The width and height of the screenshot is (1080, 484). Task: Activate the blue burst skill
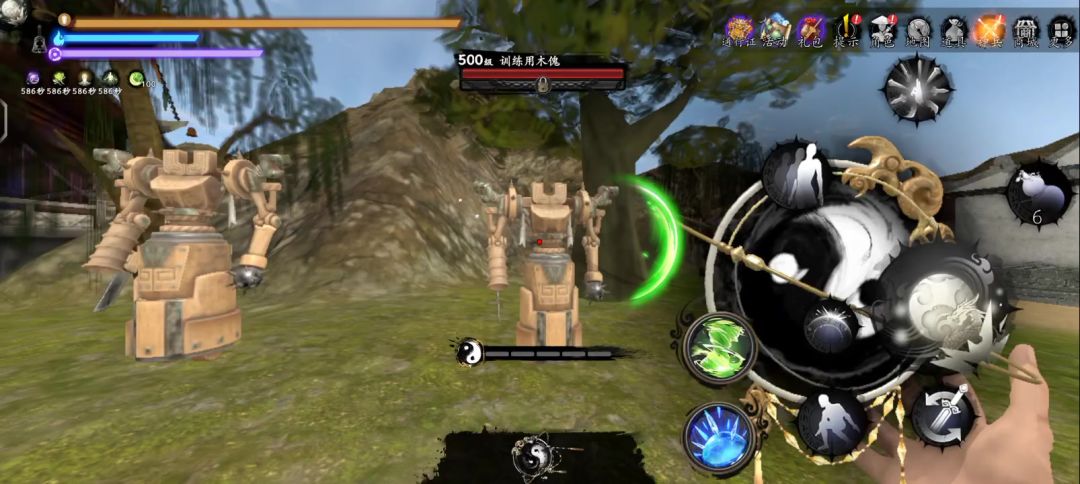(x=719, y=436)
